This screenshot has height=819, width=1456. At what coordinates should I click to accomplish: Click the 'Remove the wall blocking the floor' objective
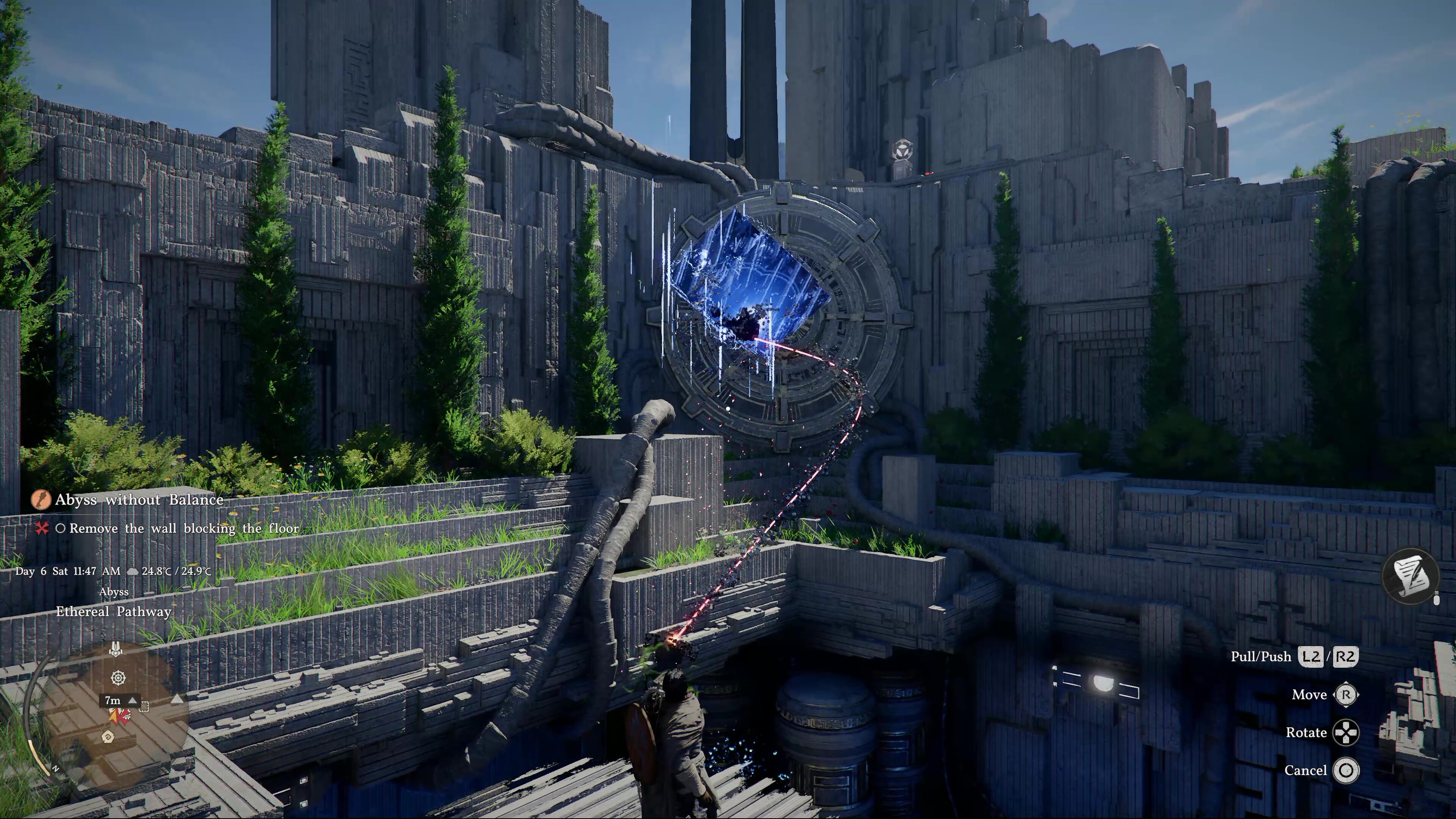tap(184, 529)
